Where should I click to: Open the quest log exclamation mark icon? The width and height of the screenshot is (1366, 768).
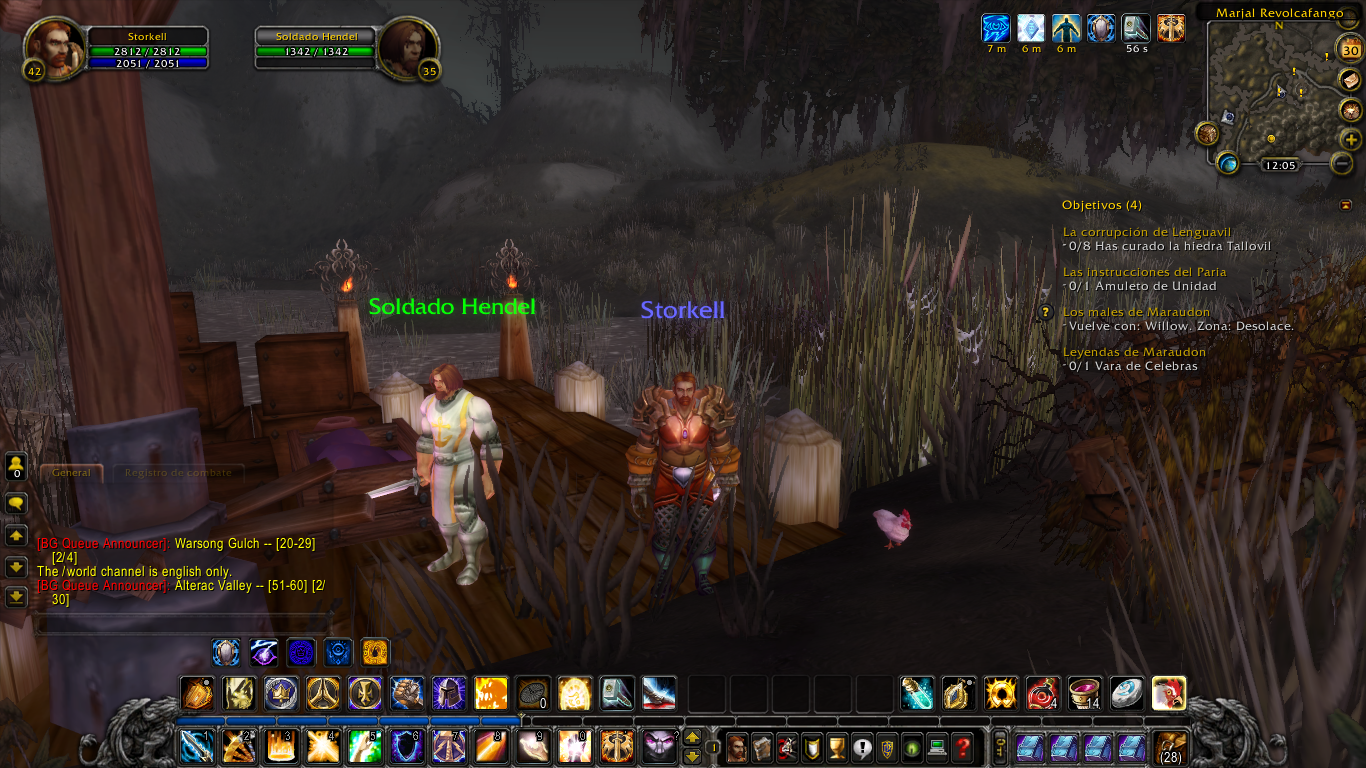coord(862,749)
